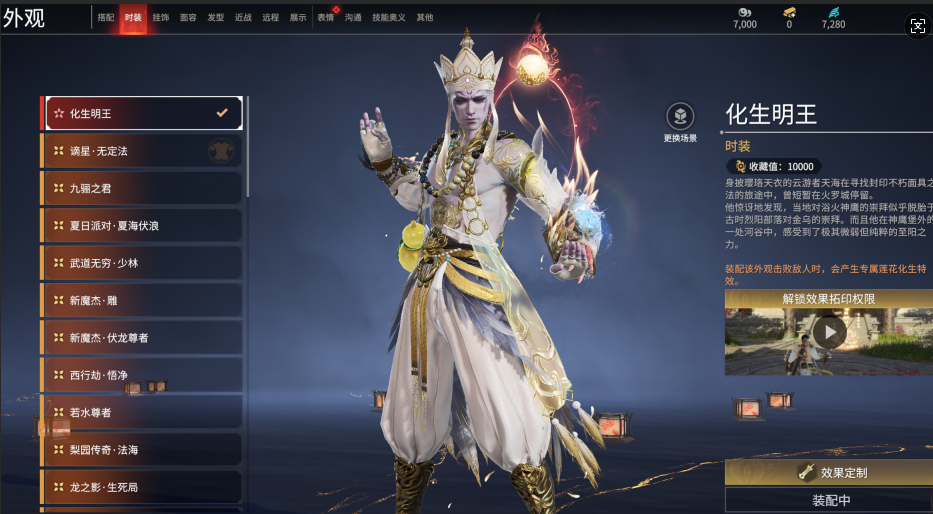The width and height of the screenshot is (933, 514).
Task: Open the 发型 hairstyle tab
Action: [216, 18]
